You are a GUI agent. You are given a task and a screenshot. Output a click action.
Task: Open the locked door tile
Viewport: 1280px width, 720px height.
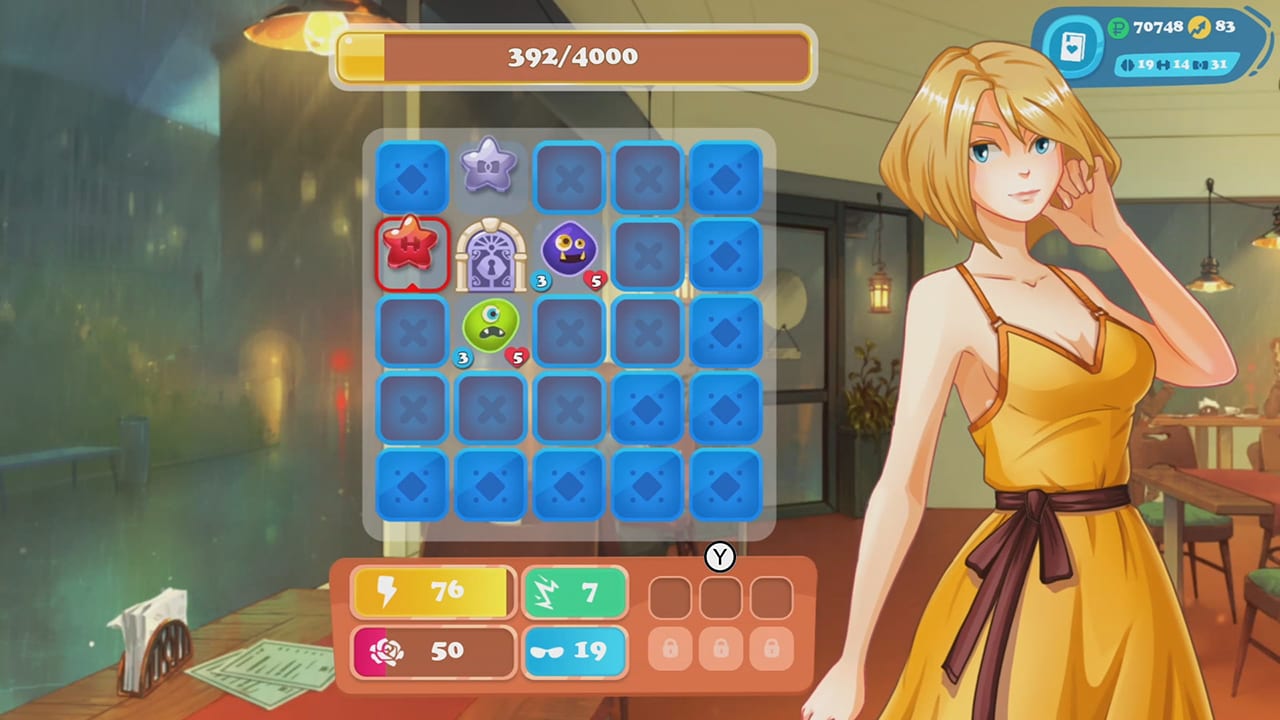click(489, 251)
